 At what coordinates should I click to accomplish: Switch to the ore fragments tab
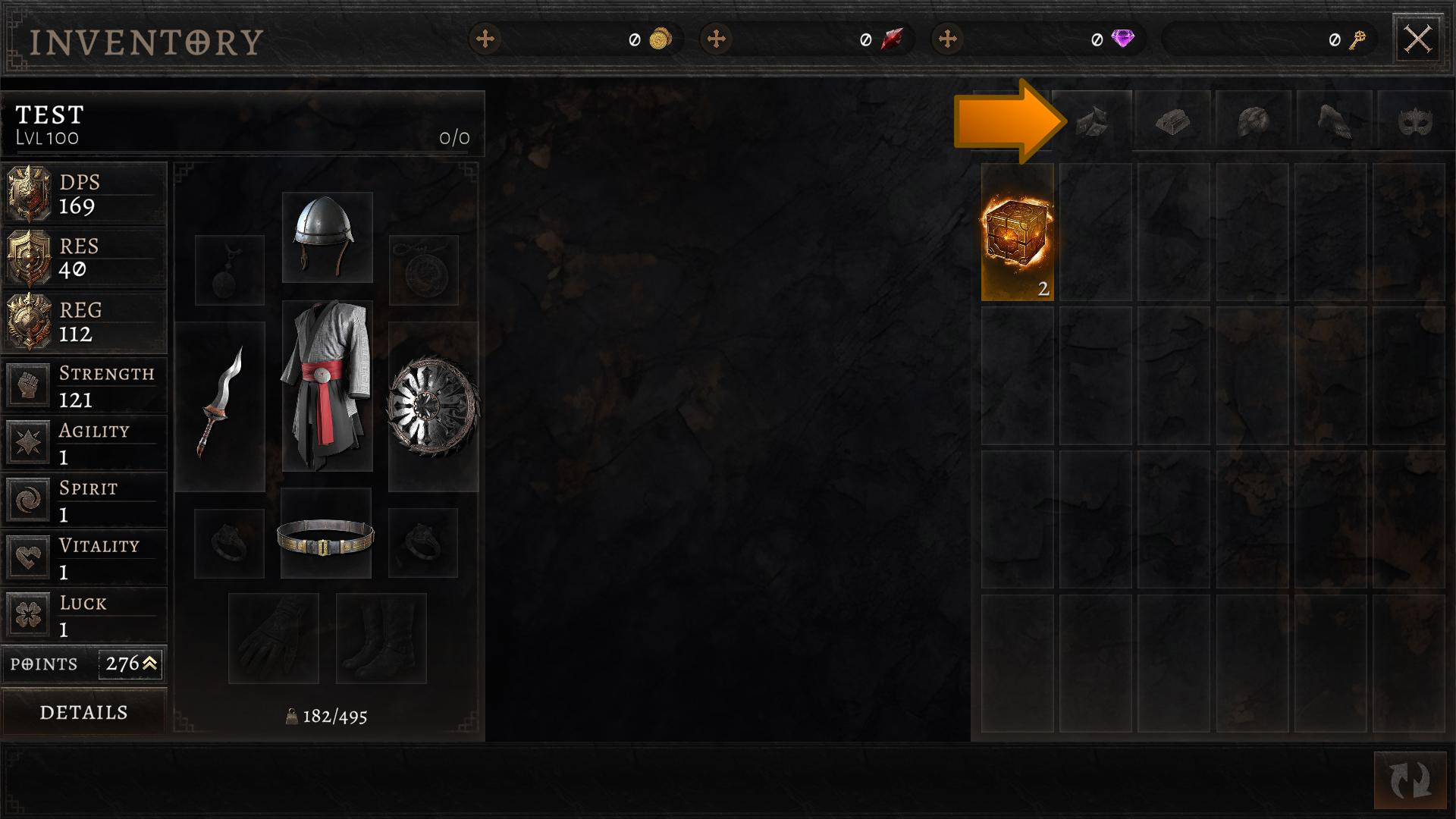[1092, 121]
